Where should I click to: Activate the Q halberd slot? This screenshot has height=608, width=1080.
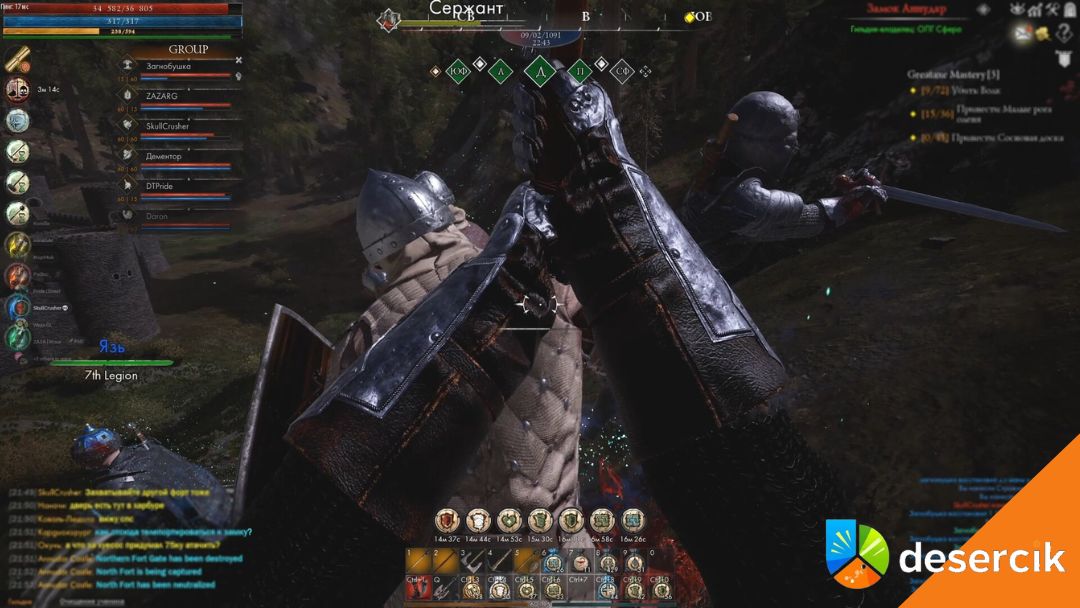[x=443, y=589]
